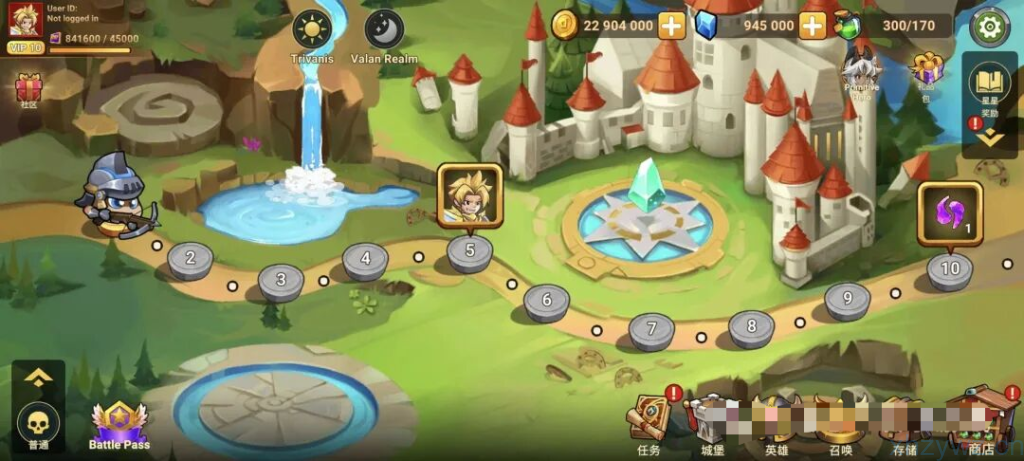Select the level 10 stage node

click(950, 270)
